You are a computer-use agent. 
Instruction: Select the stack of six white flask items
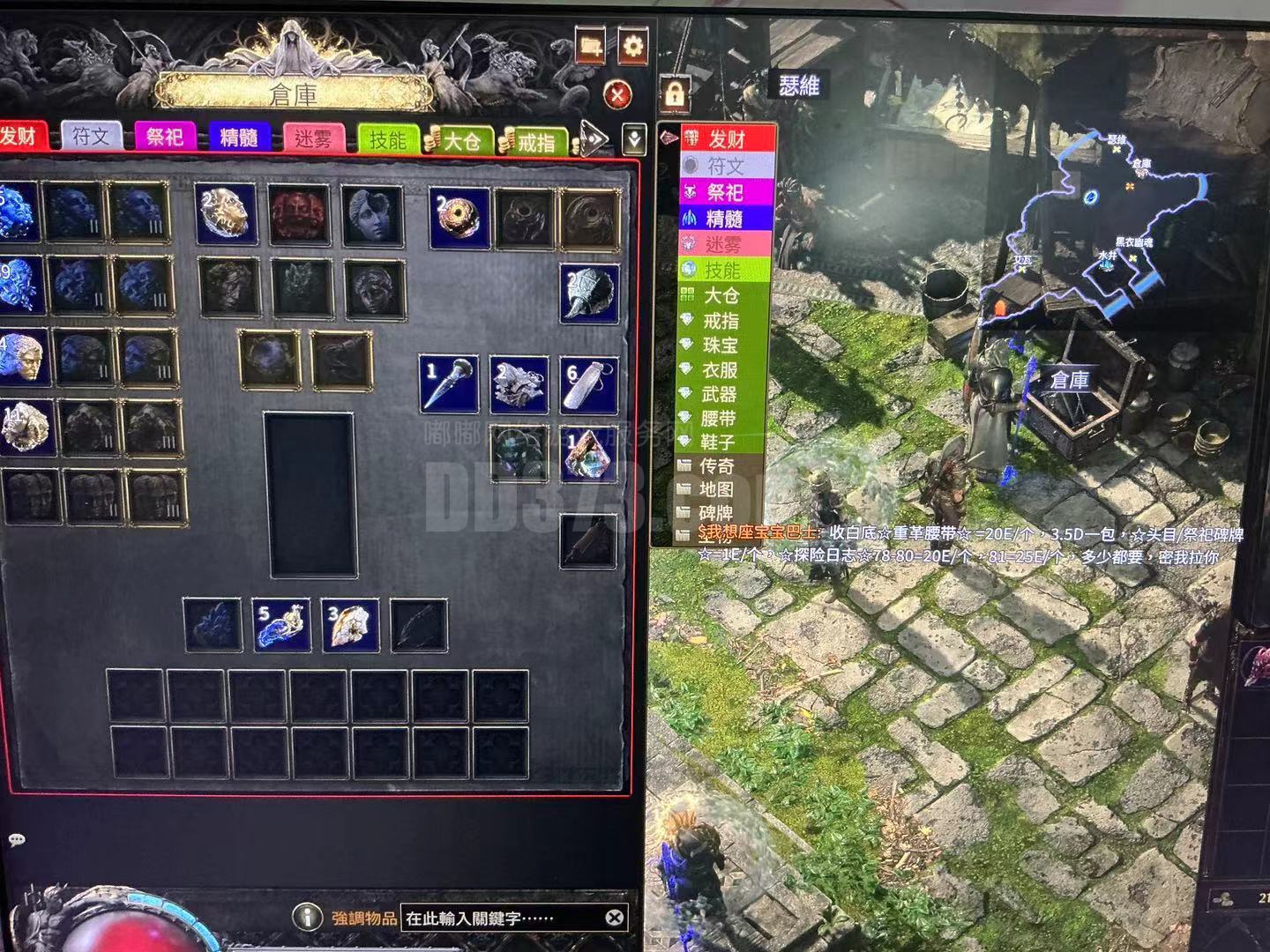pyautogui.click(x=589, y=384)
